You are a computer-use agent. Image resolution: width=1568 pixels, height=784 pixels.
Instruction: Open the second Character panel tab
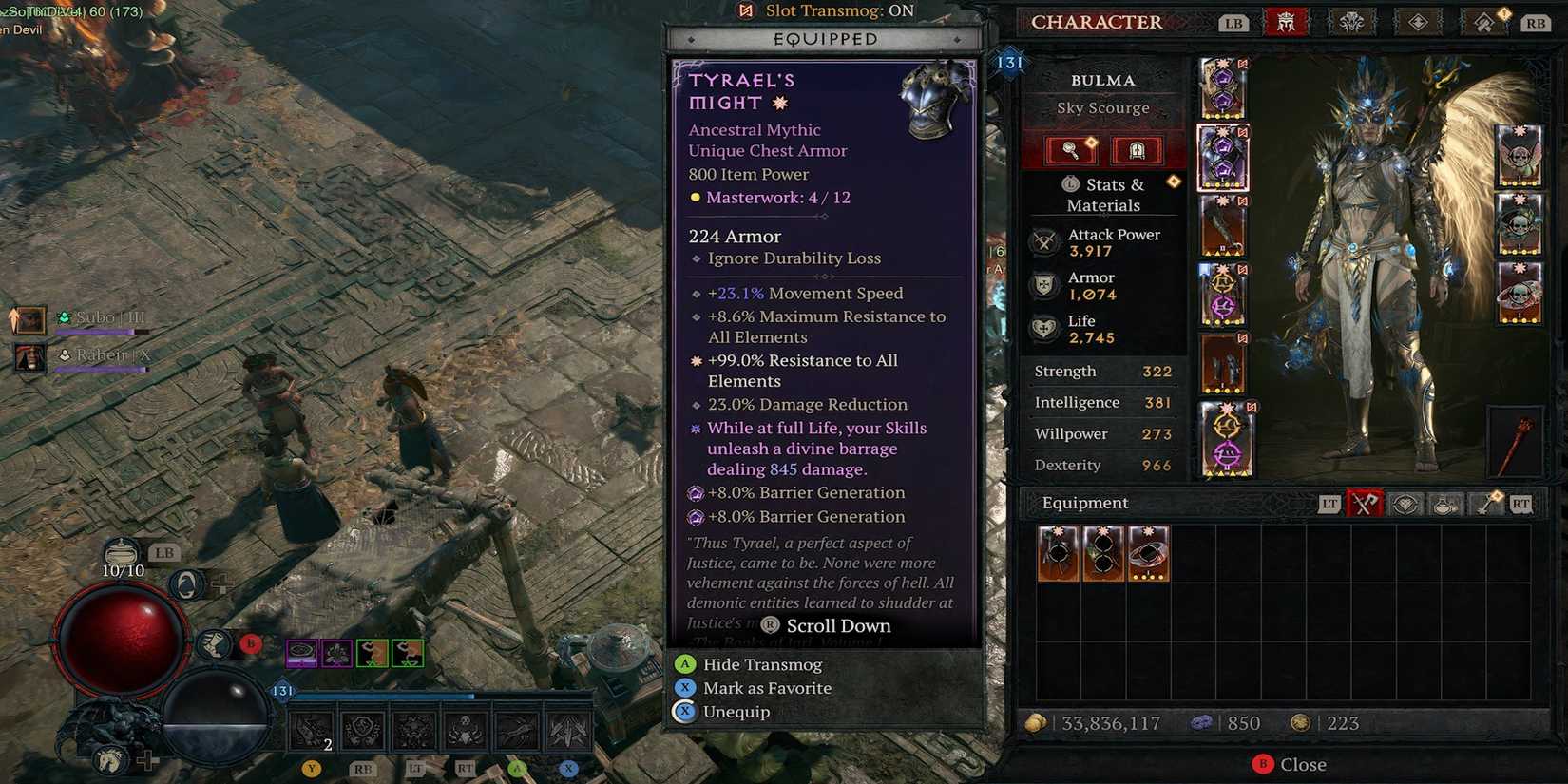[x=1351, y=22]
